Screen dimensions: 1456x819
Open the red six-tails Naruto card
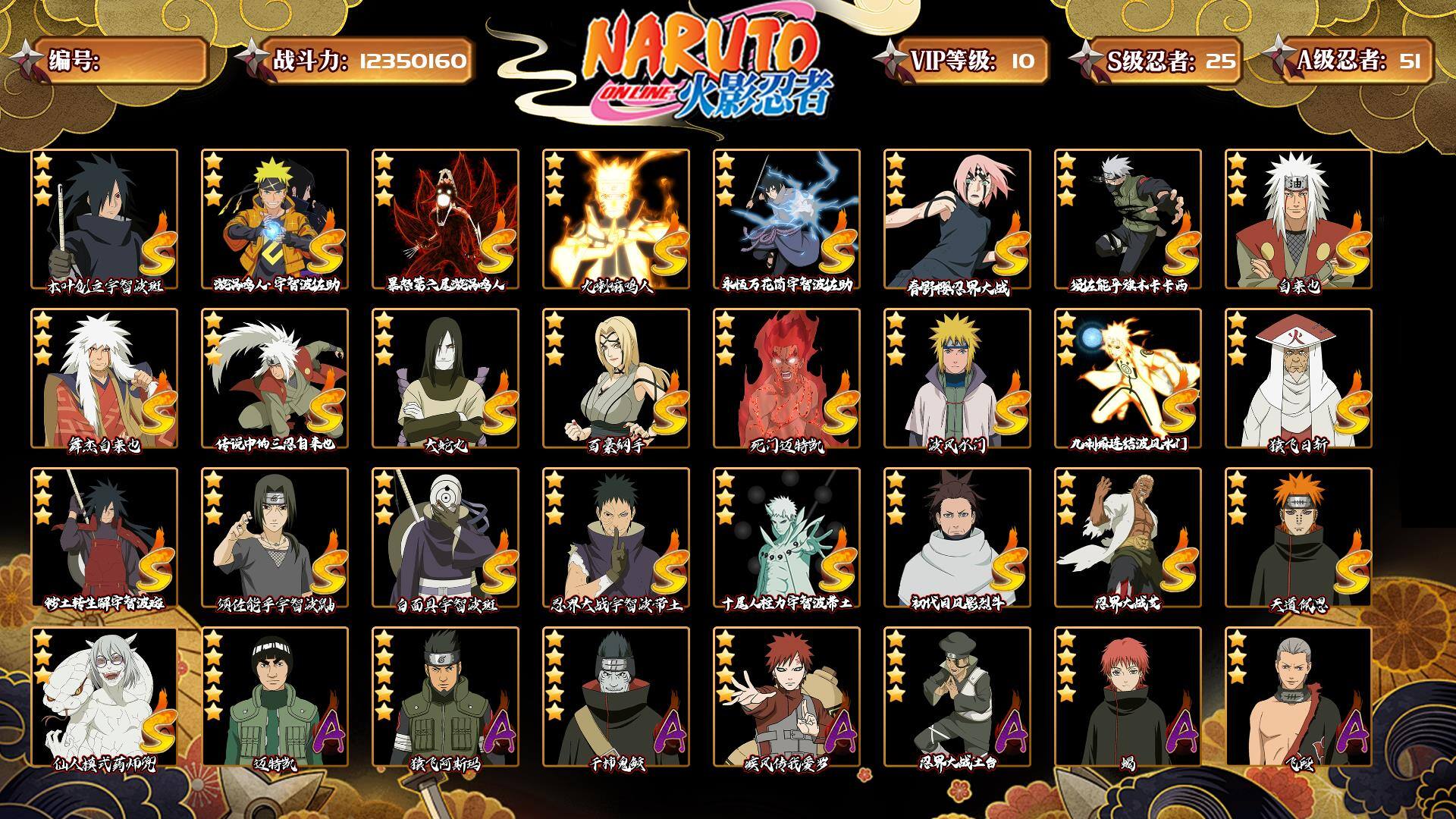click(x=445, y=219)
